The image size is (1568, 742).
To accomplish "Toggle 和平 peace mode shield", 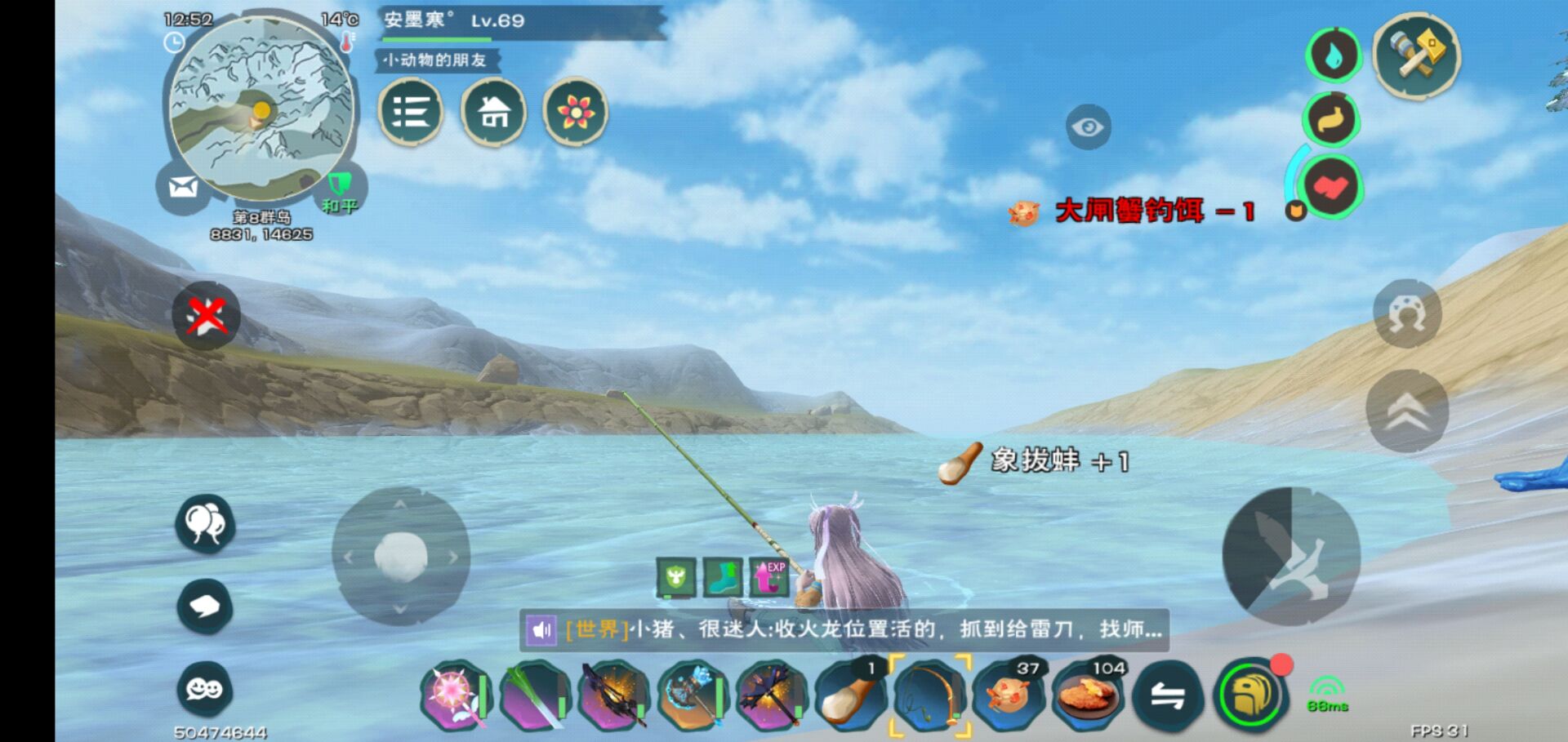I will pos(338,185).
